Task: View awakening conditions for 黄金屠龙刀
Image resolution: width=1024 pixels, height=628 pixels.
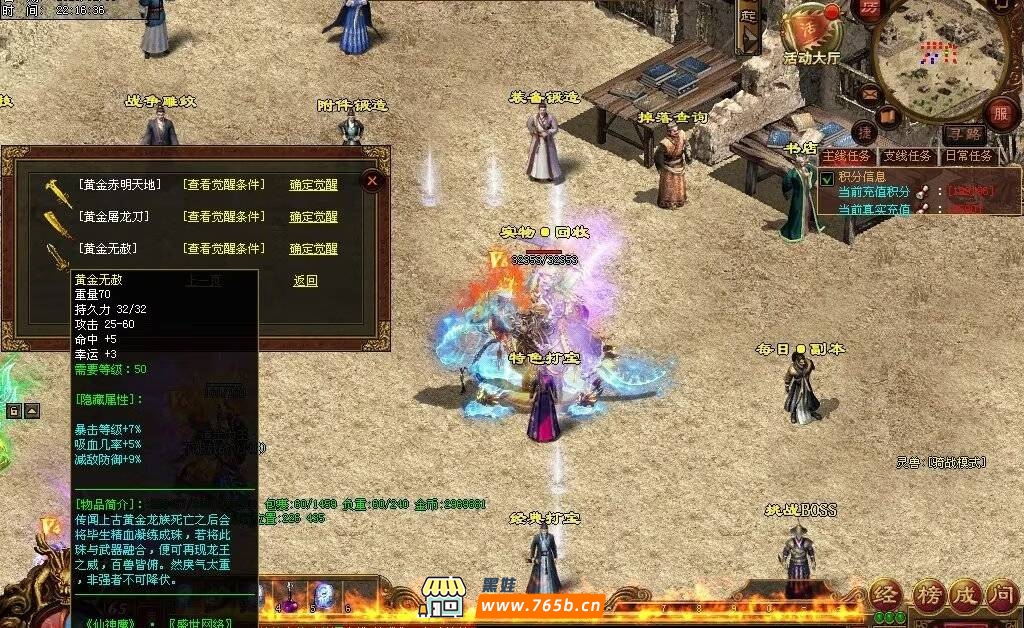Action: tap(224, 217)
